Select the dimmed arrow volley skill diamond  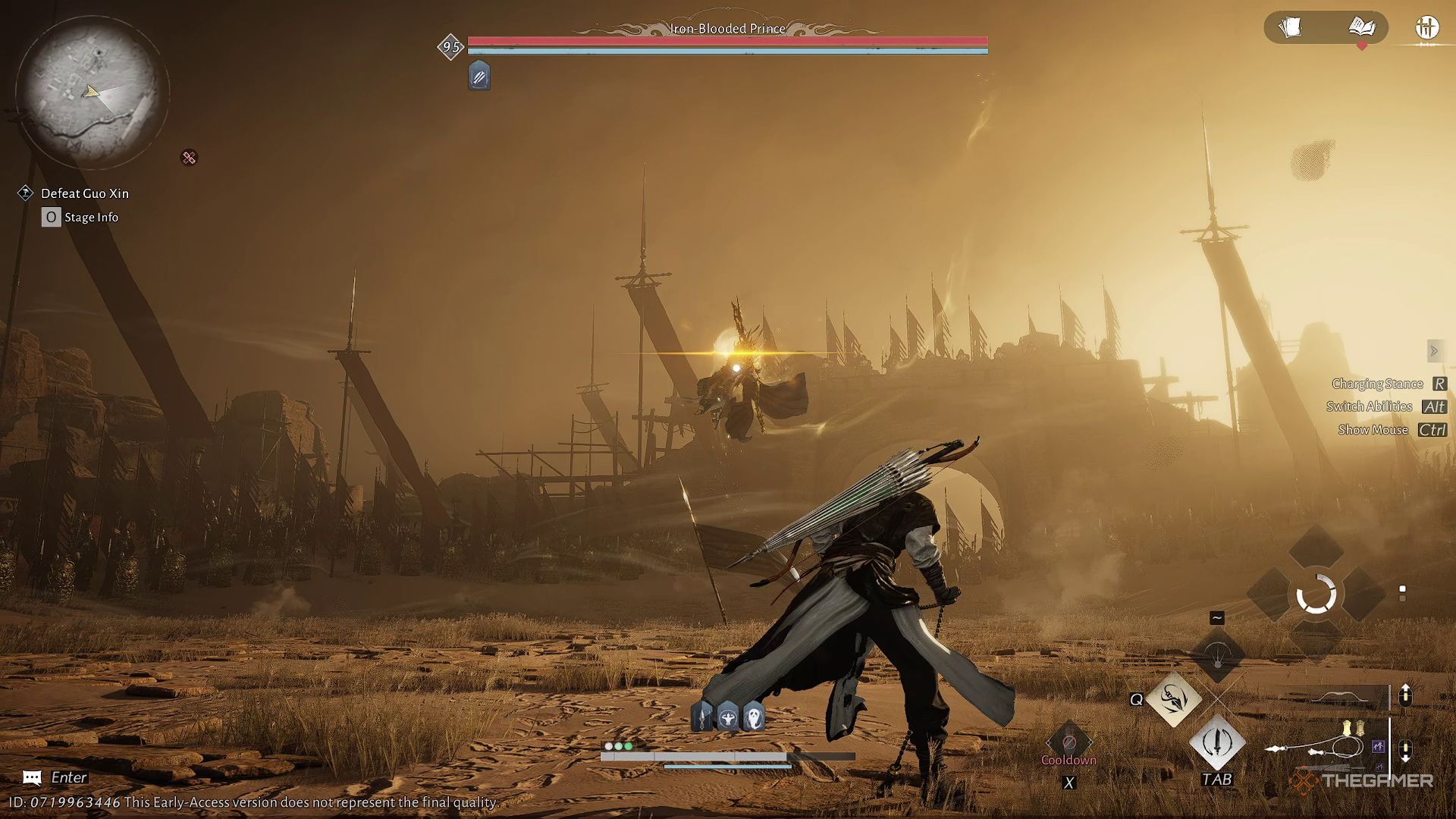1217,654
